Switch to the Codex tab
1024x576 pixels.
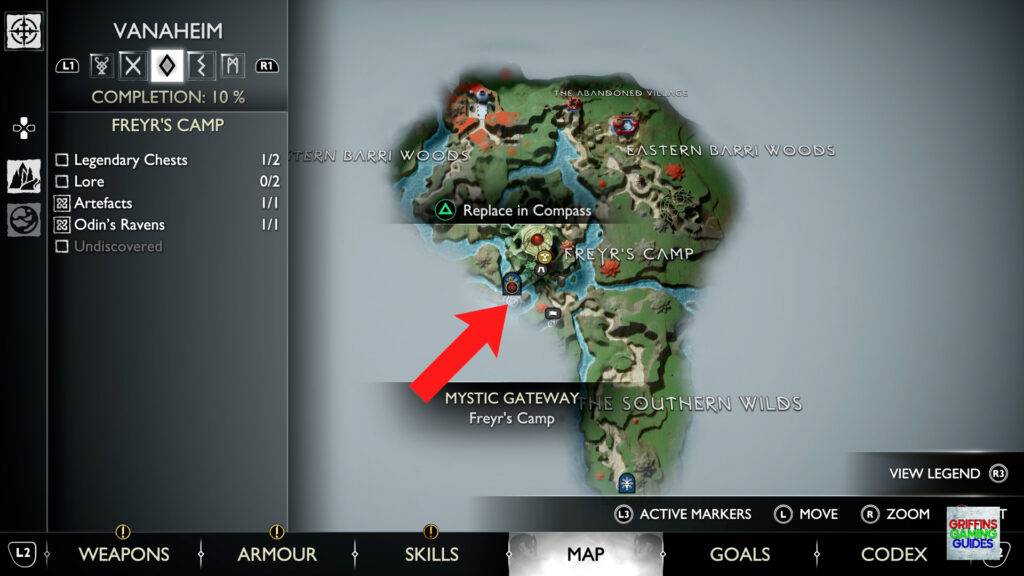893,554
